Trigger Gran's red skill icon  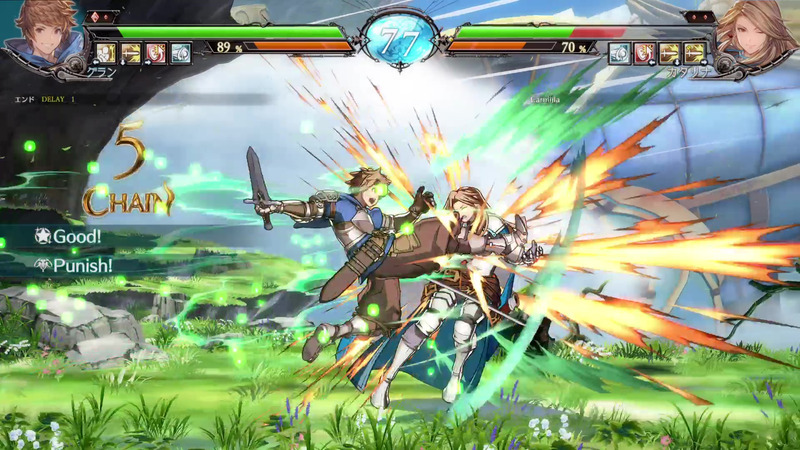(x=156, y=53)
